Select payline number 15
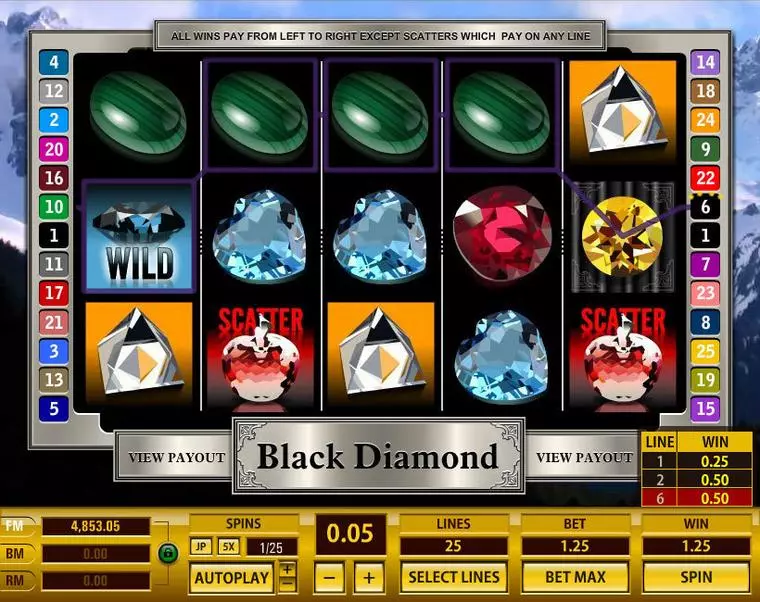760x602 pixels. click(706, 409)
